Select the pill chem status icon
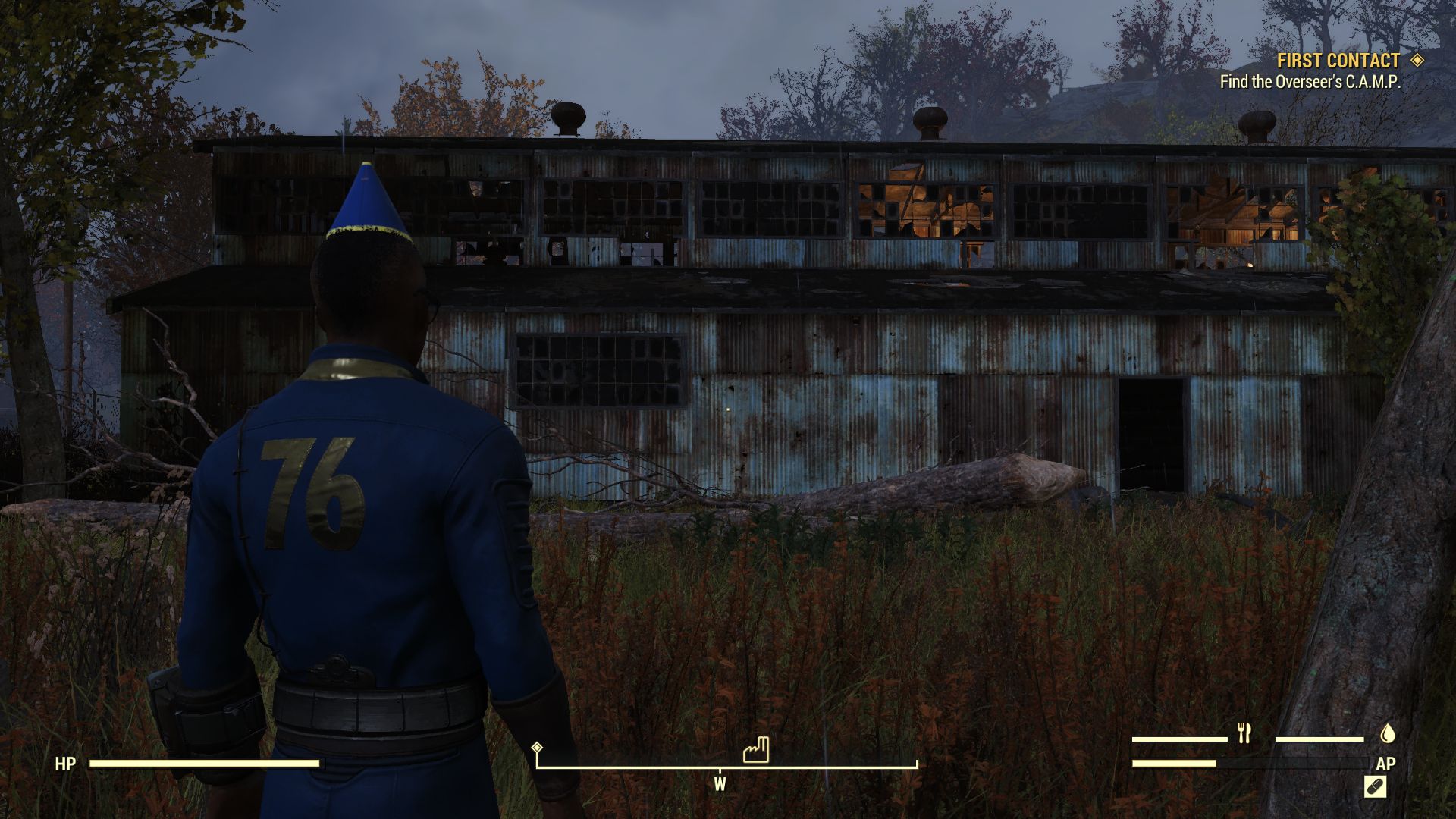This screenshot has height=819, width=1456. [x=1375, y=787]
